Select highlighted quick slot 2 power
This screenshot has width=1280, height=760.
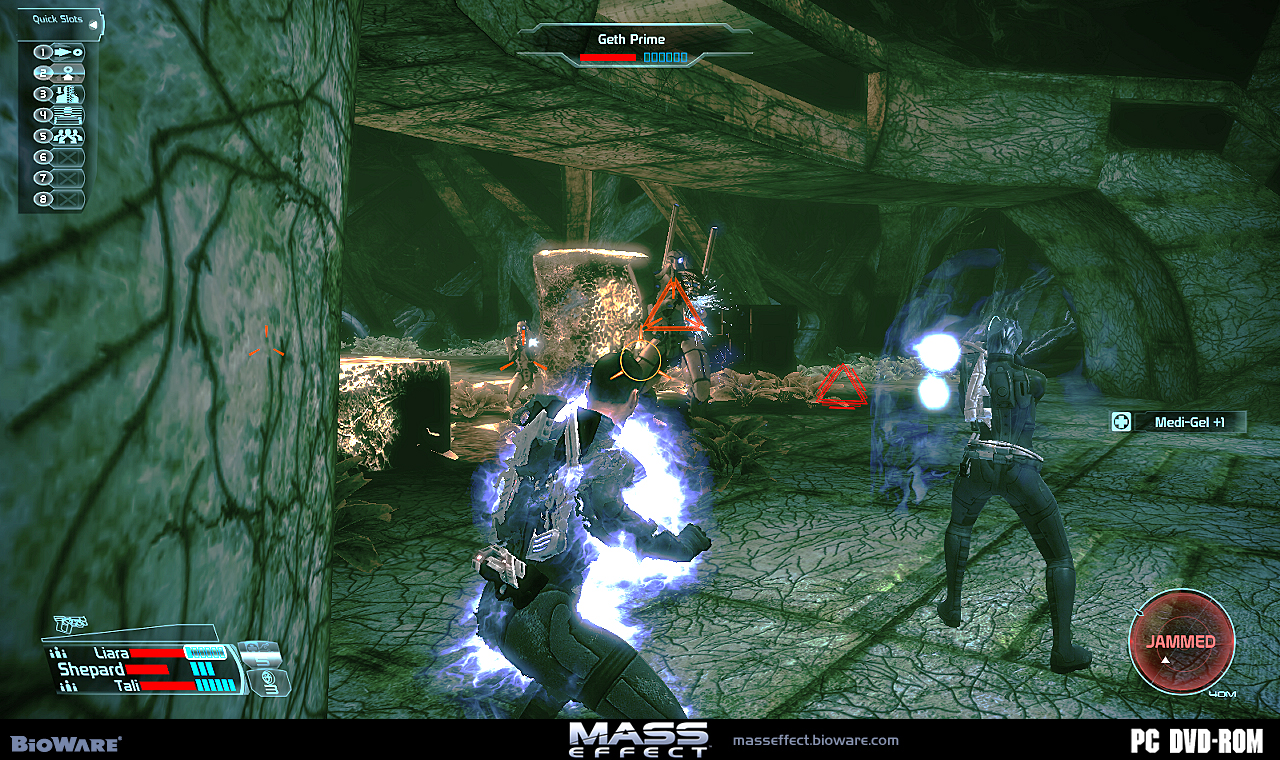click(x=68, y=73)
